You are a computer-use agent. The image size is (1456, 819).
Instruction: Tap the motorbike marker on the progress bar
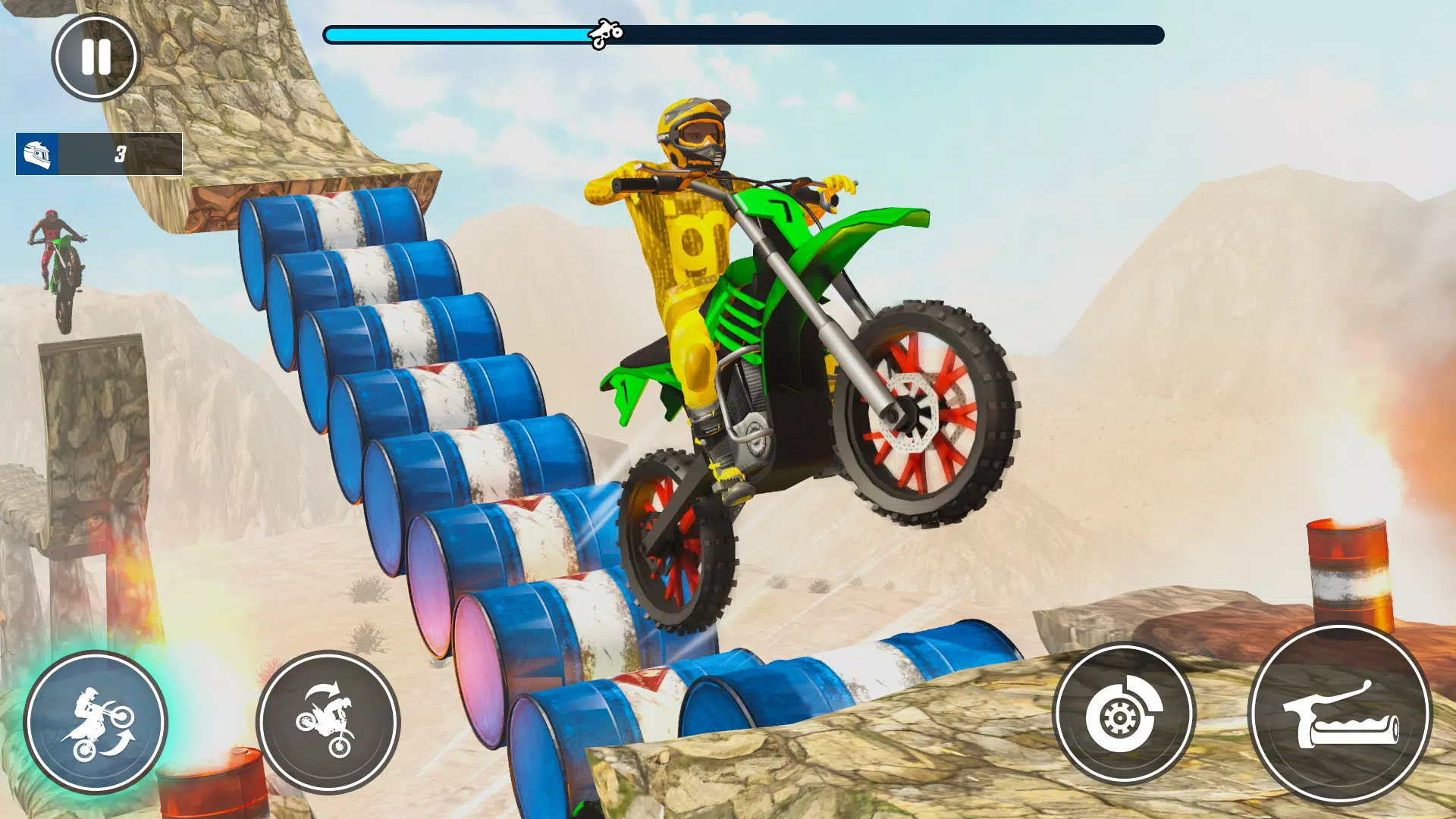pos(607,32)
